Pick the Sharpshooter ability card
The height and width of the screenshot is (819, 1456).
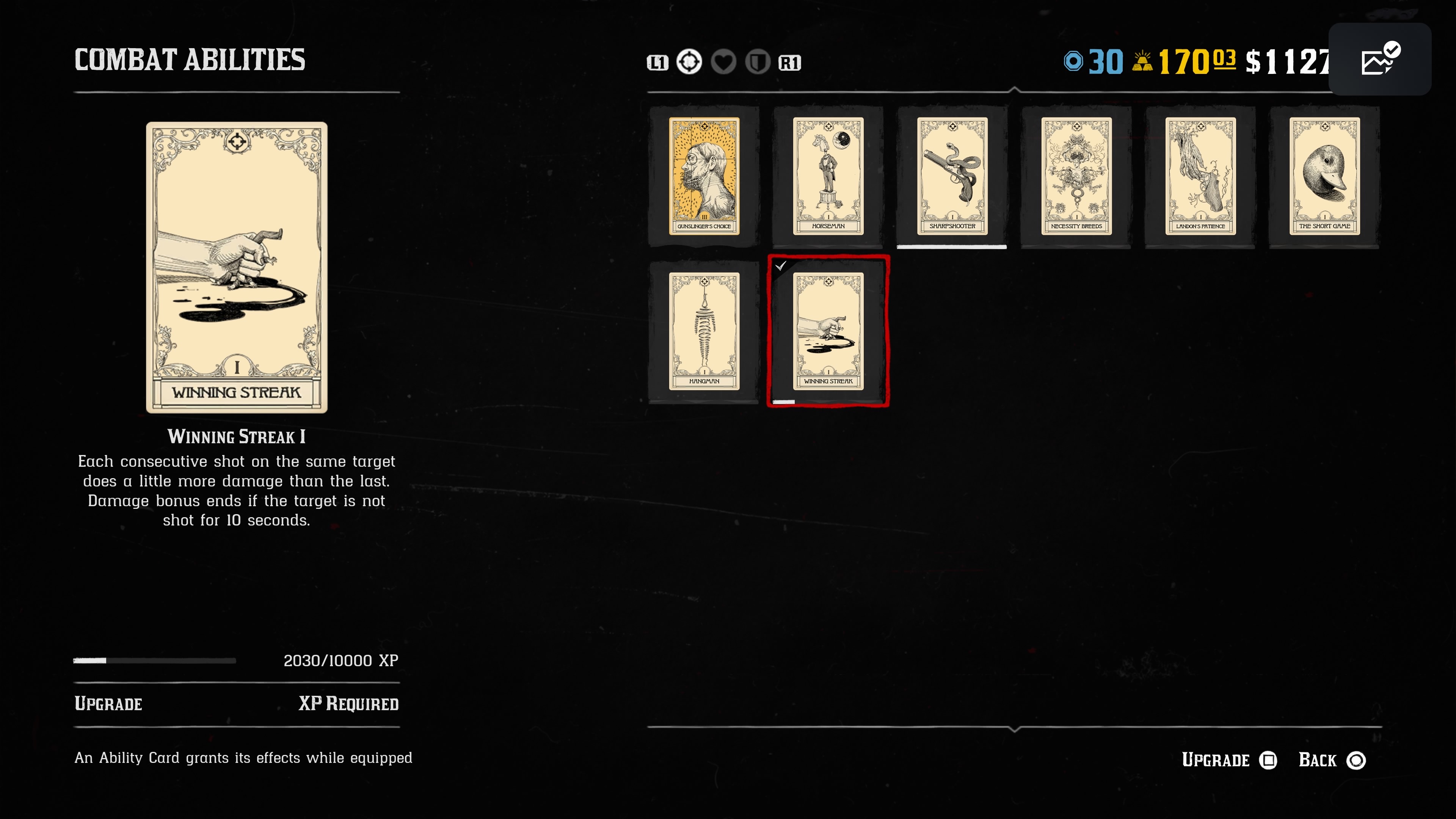point(952,176)
